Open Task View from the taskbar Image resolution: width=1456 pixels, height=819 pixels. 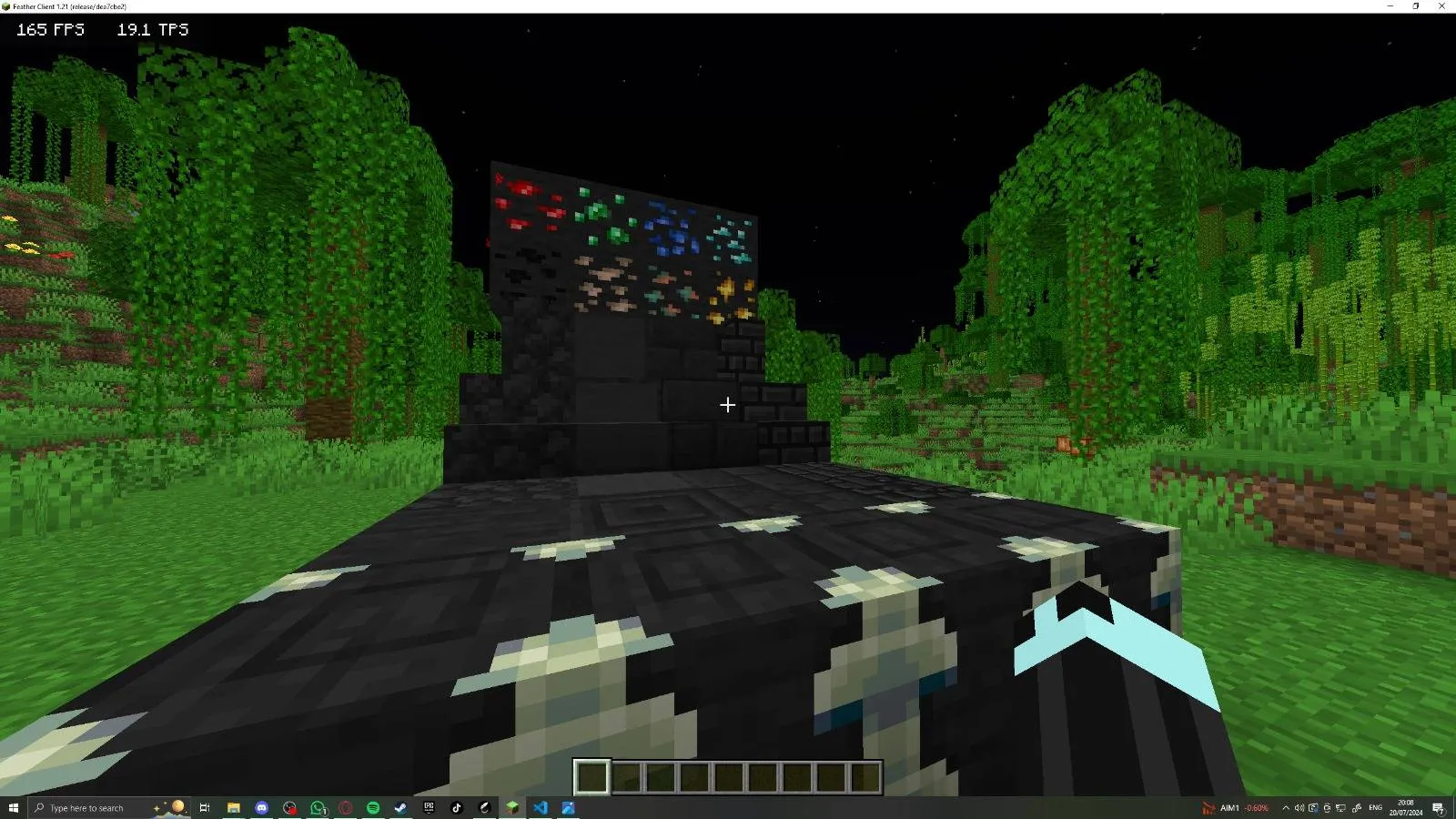206,807
